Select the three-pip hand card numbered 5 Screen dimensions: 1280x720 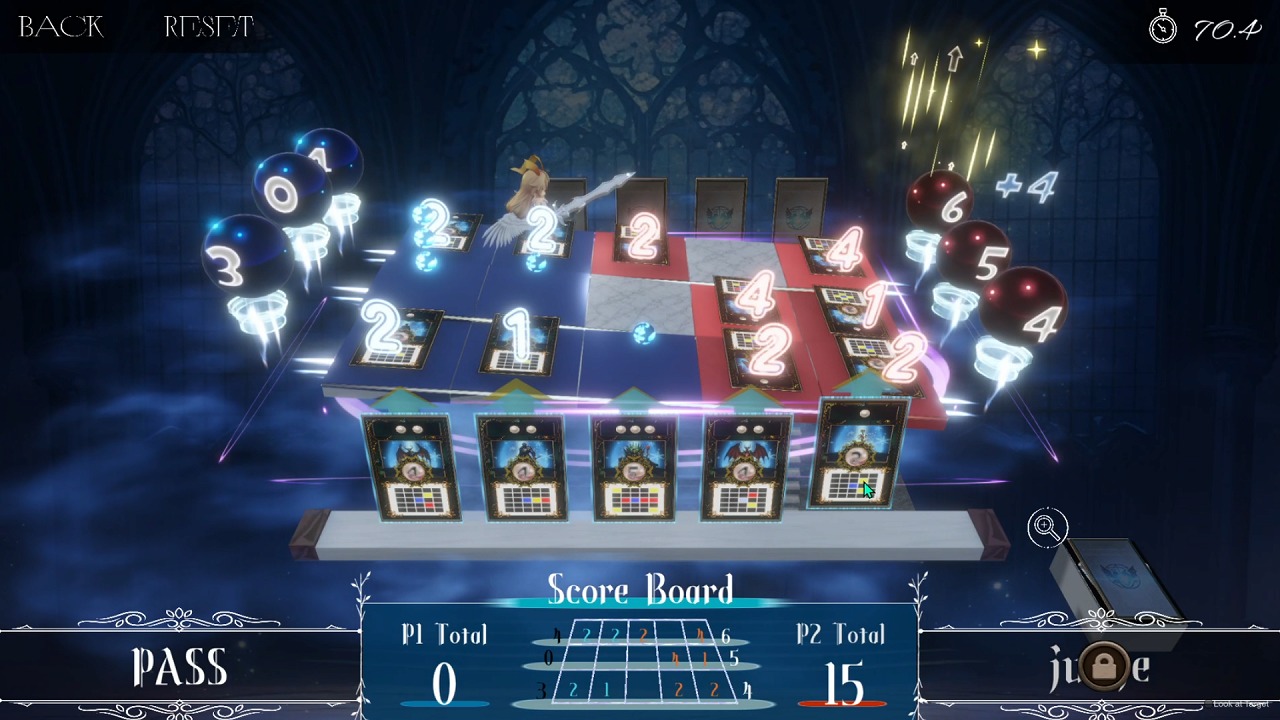click(635, 468)
